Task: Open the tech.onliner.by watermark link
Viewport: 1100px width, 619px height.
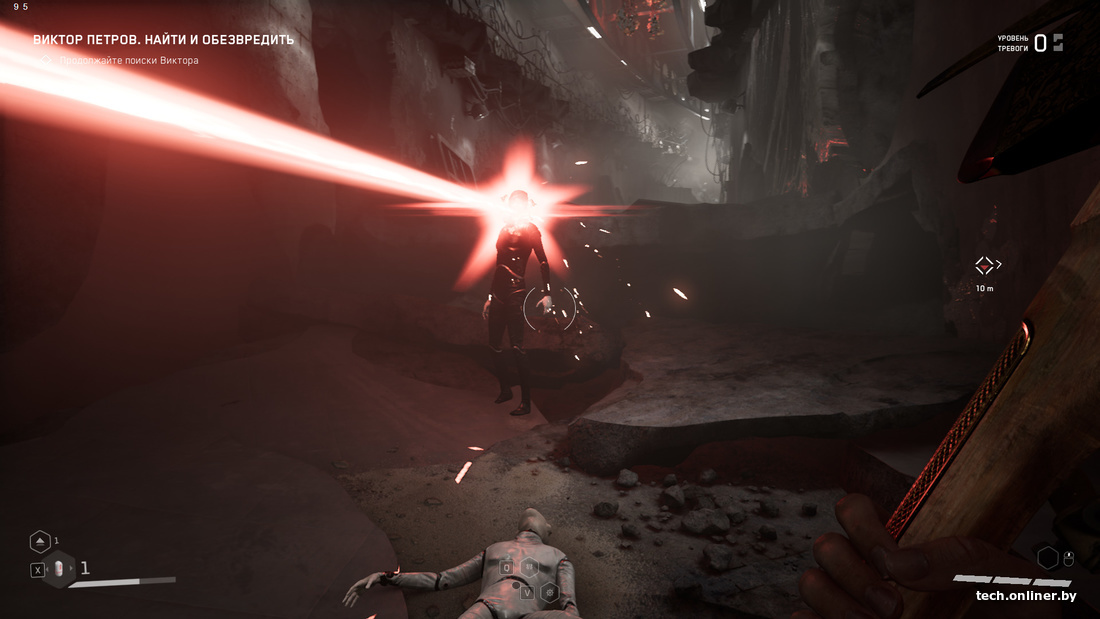Action: pyautogui.click(x=1026, y=596)
